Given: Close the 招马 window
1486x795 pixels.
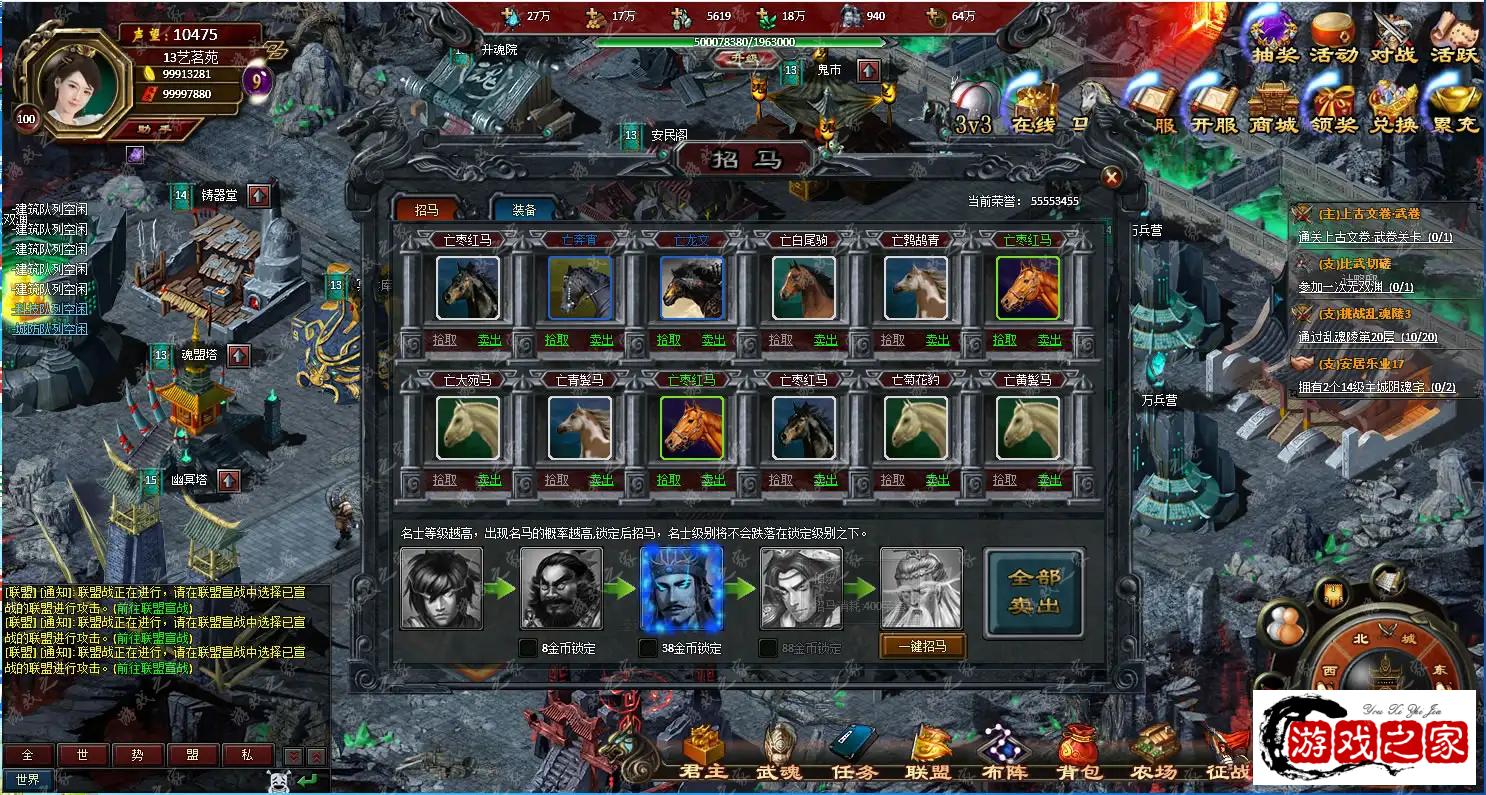Looking at the screenshot, I should [x=1111, y=178].
